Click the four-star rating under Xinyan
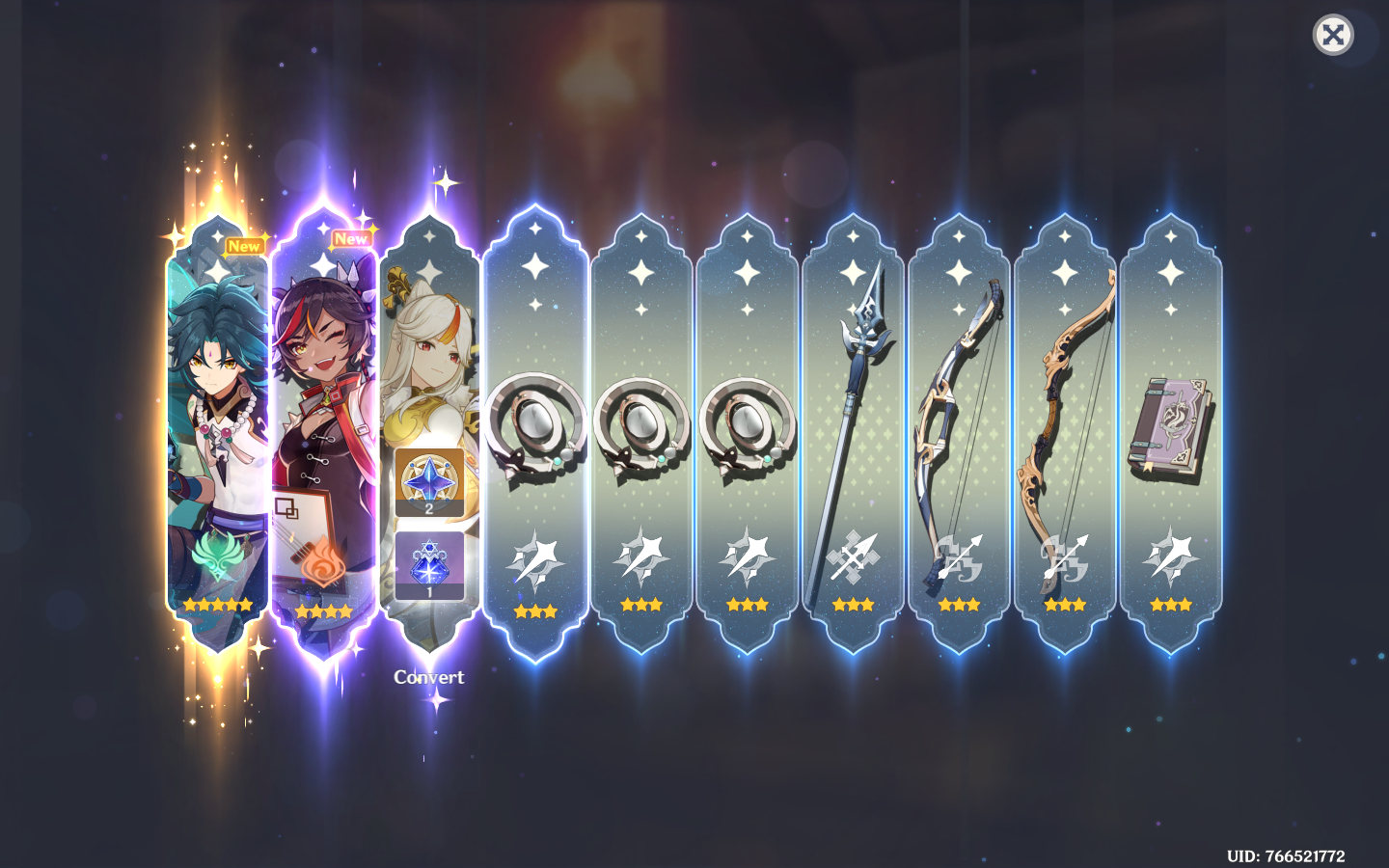The height and width of the screenshot is (868, 1389). (321, 610)
